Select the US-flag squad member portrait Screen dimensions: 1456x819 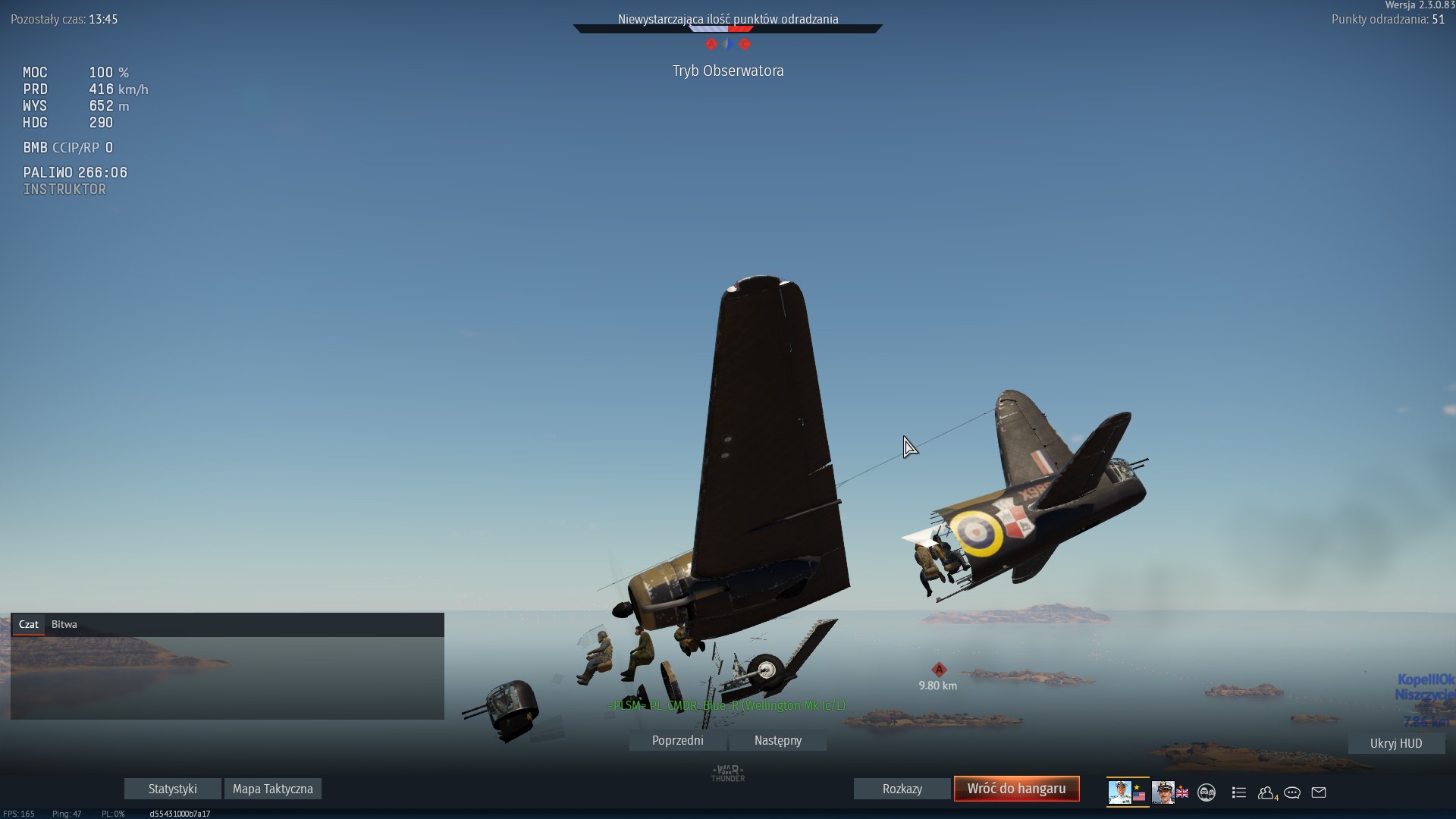point(1127,792)
